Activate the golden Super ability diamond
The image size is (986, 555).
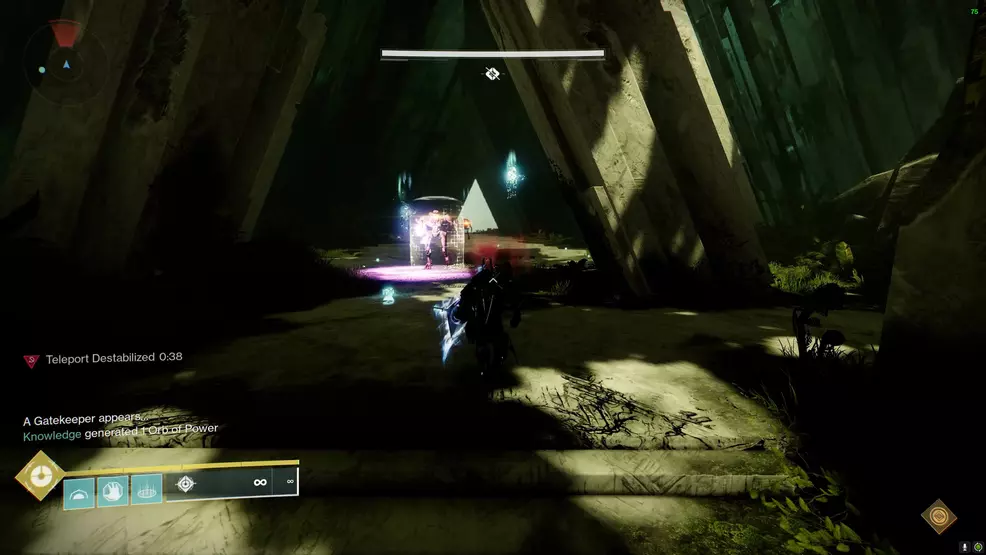coord(40,476)
